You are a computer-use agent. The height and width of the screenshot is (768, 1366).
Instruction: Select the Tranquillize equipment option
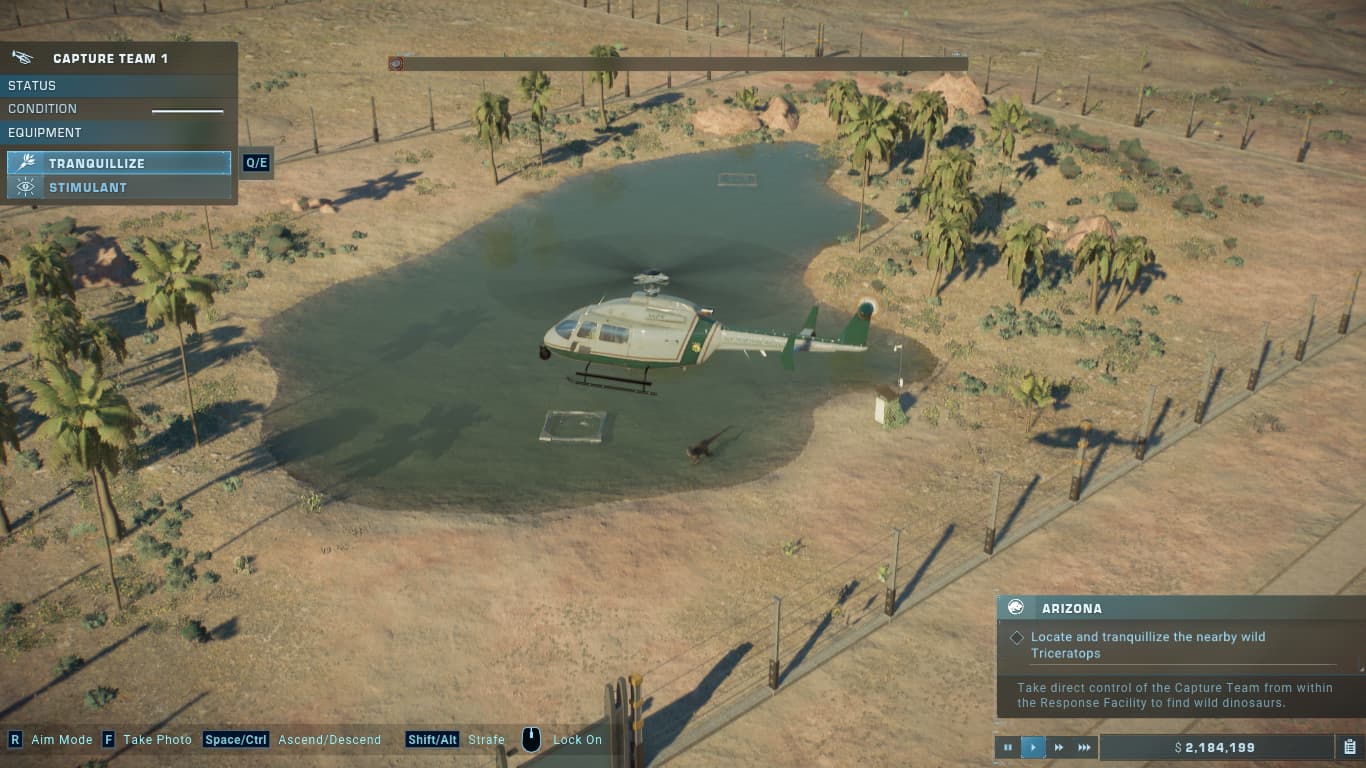(x=119, y=163)
